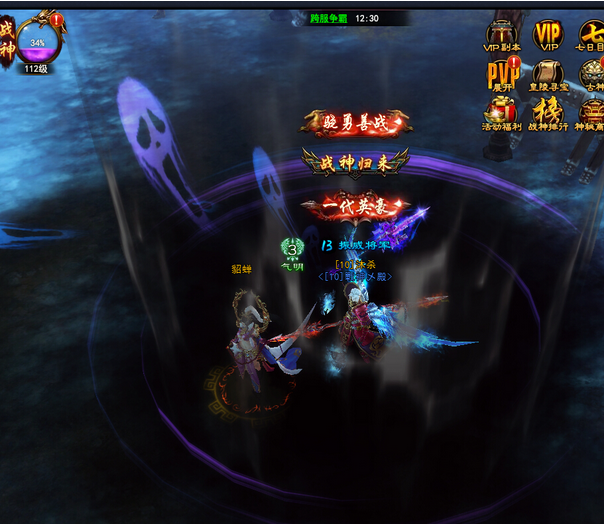Select the 一代英豪 title banner
Screen dimensions: 604x526
355,205
